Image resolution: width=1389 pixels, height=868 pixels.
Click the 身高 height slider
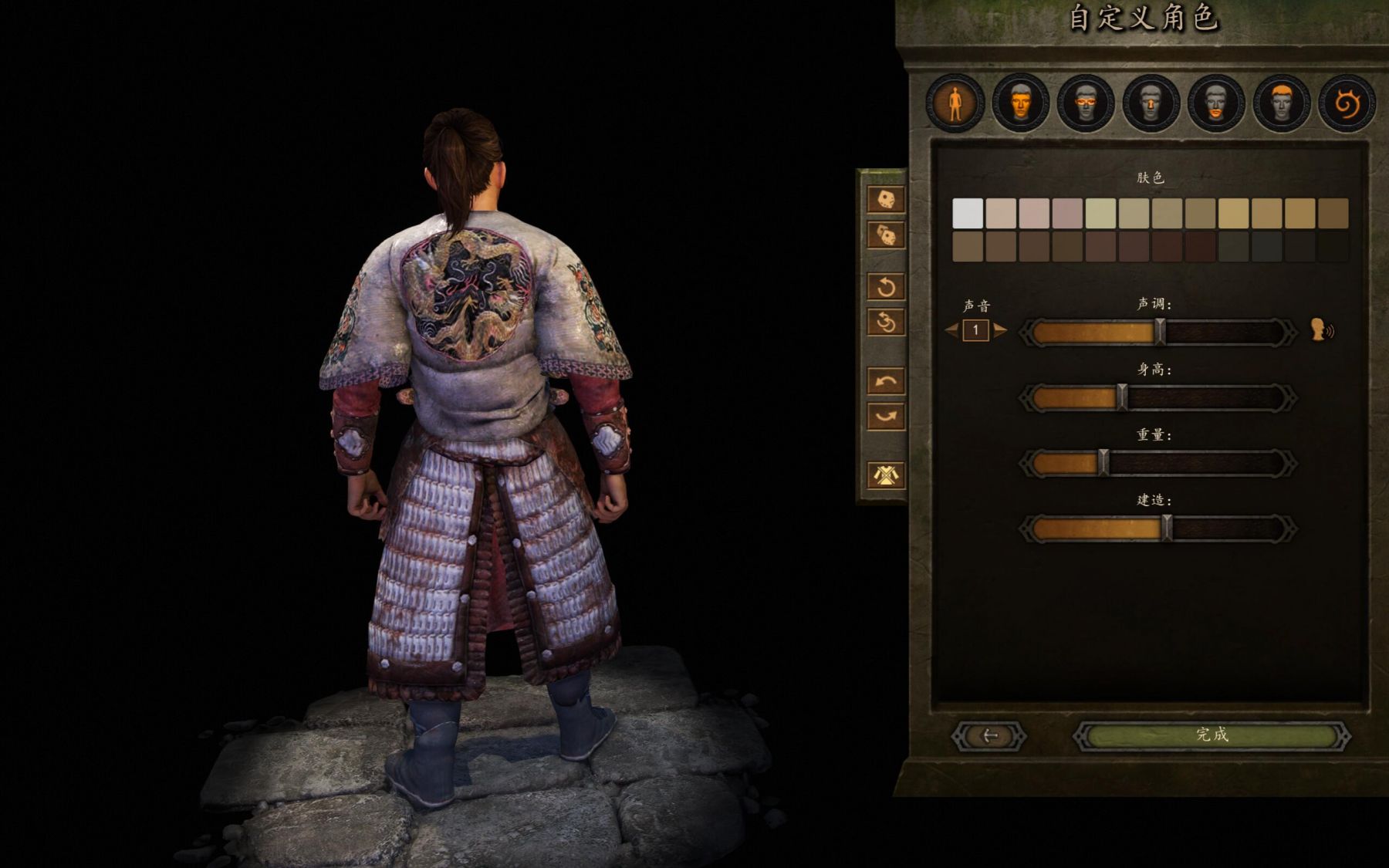click(x=1157, y=398)
